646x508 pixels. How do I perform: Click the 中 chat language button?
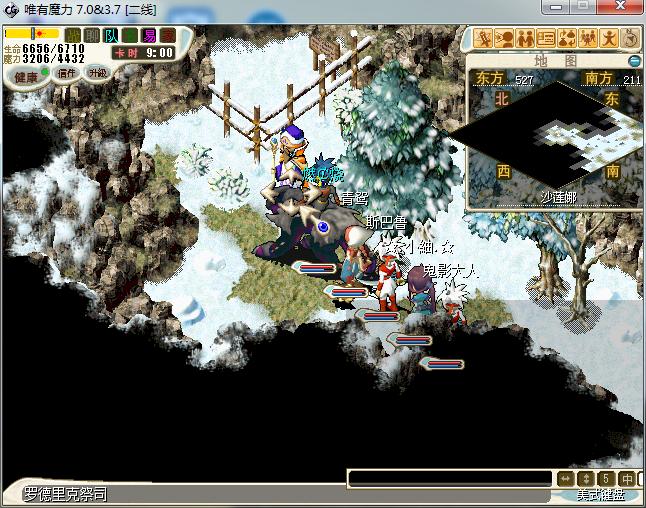coord(626,478)
